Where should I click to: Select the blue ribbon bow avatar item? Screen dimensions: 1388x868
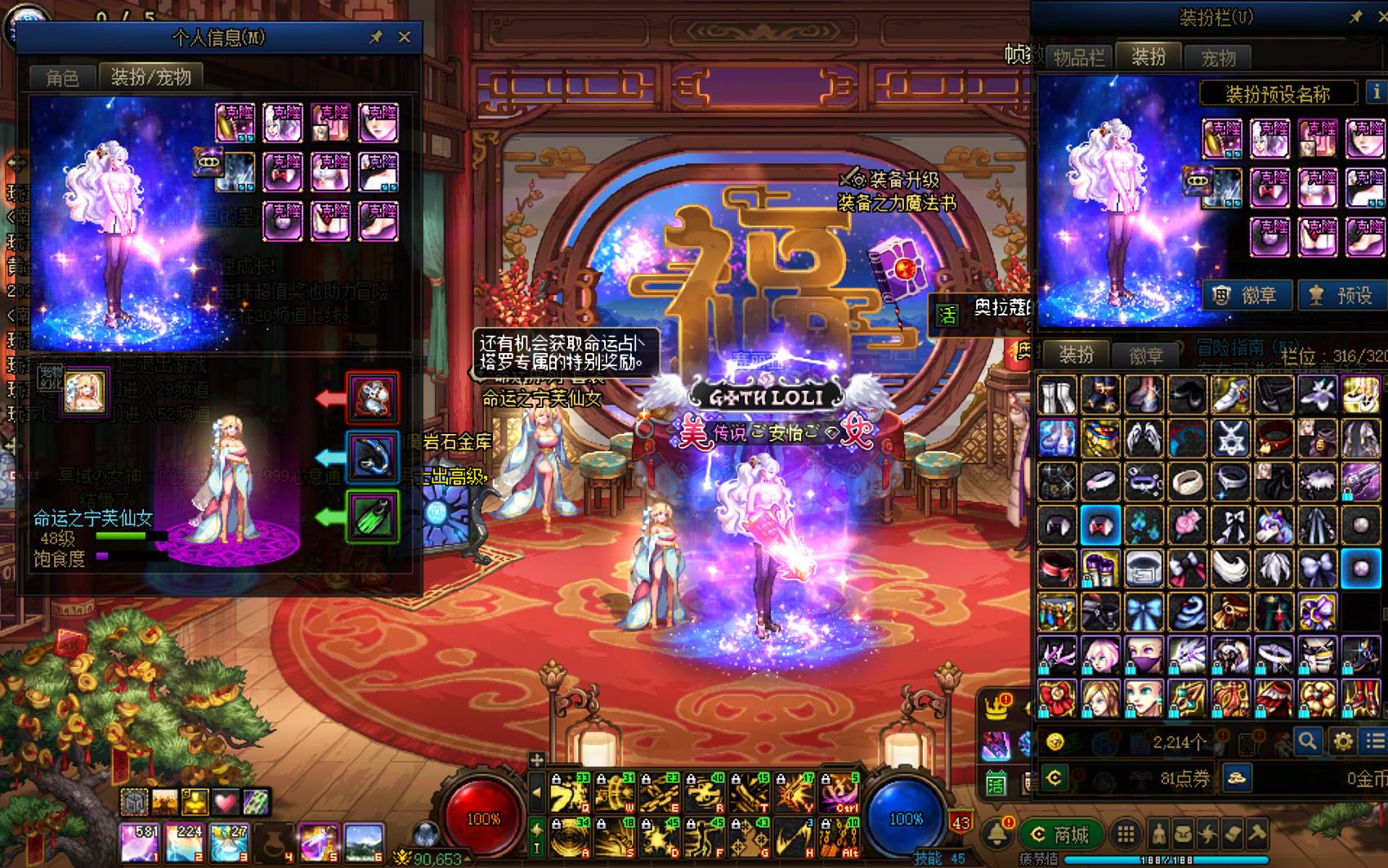[x=1143, y=611]
